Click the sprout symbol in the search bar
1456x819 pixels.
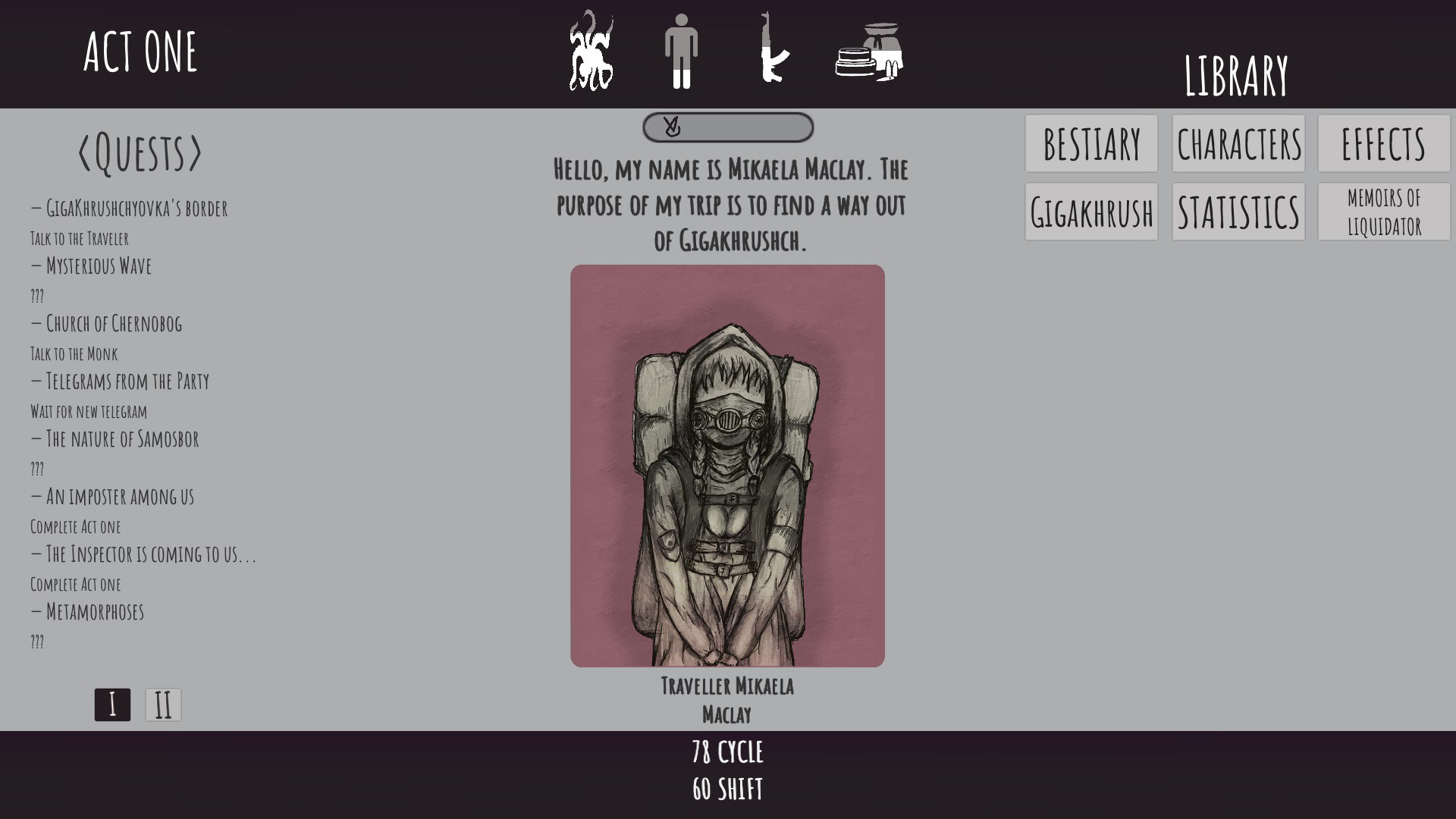click(670, 127)
